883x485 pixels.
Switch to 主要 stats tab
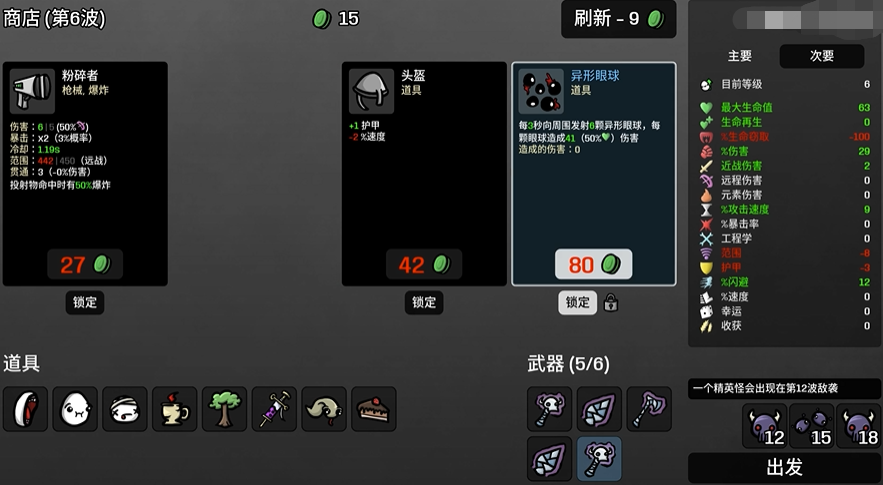pyautogui.click(x=740, y=56)
